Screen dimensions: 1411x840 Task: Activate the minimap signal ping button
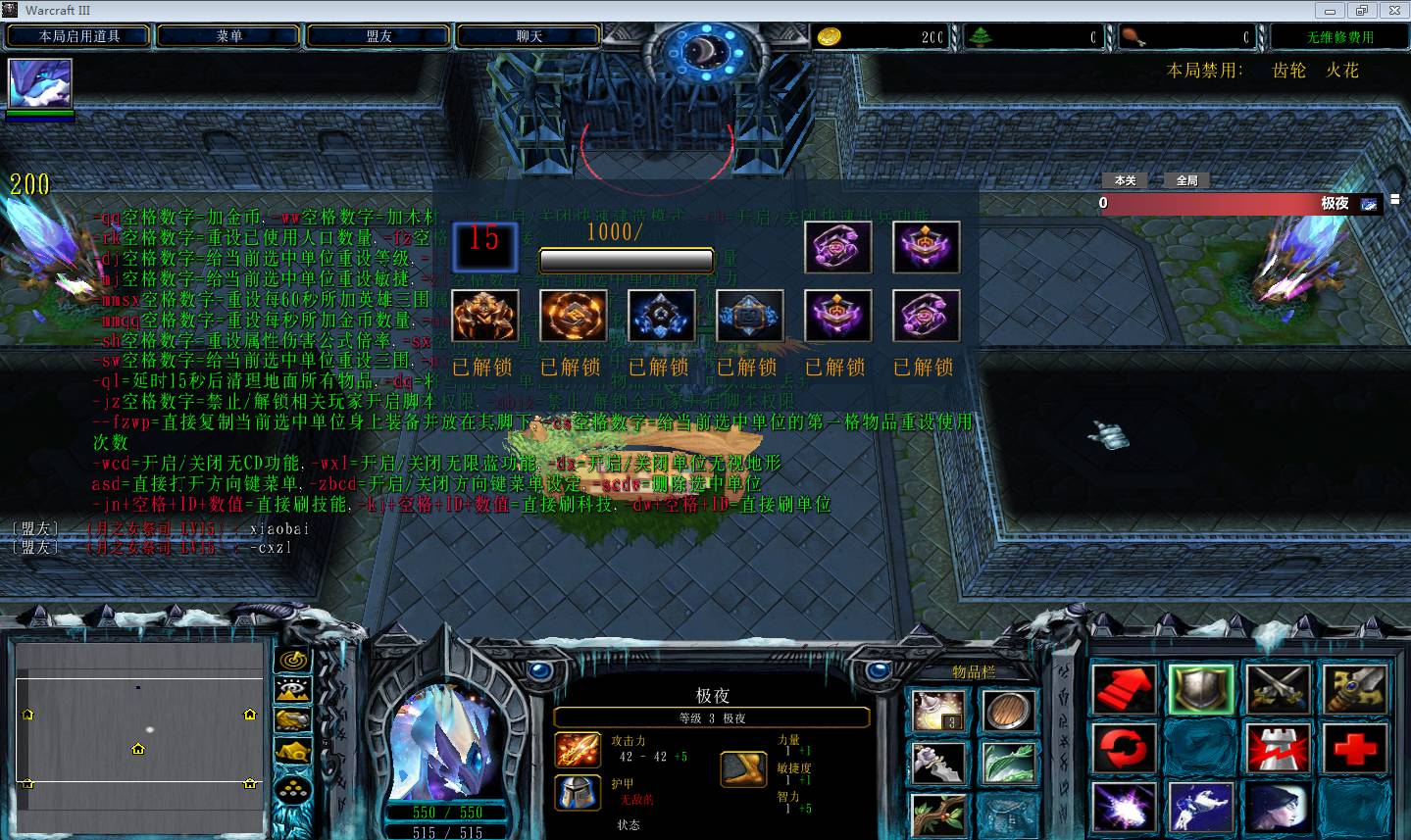point(293,661)
